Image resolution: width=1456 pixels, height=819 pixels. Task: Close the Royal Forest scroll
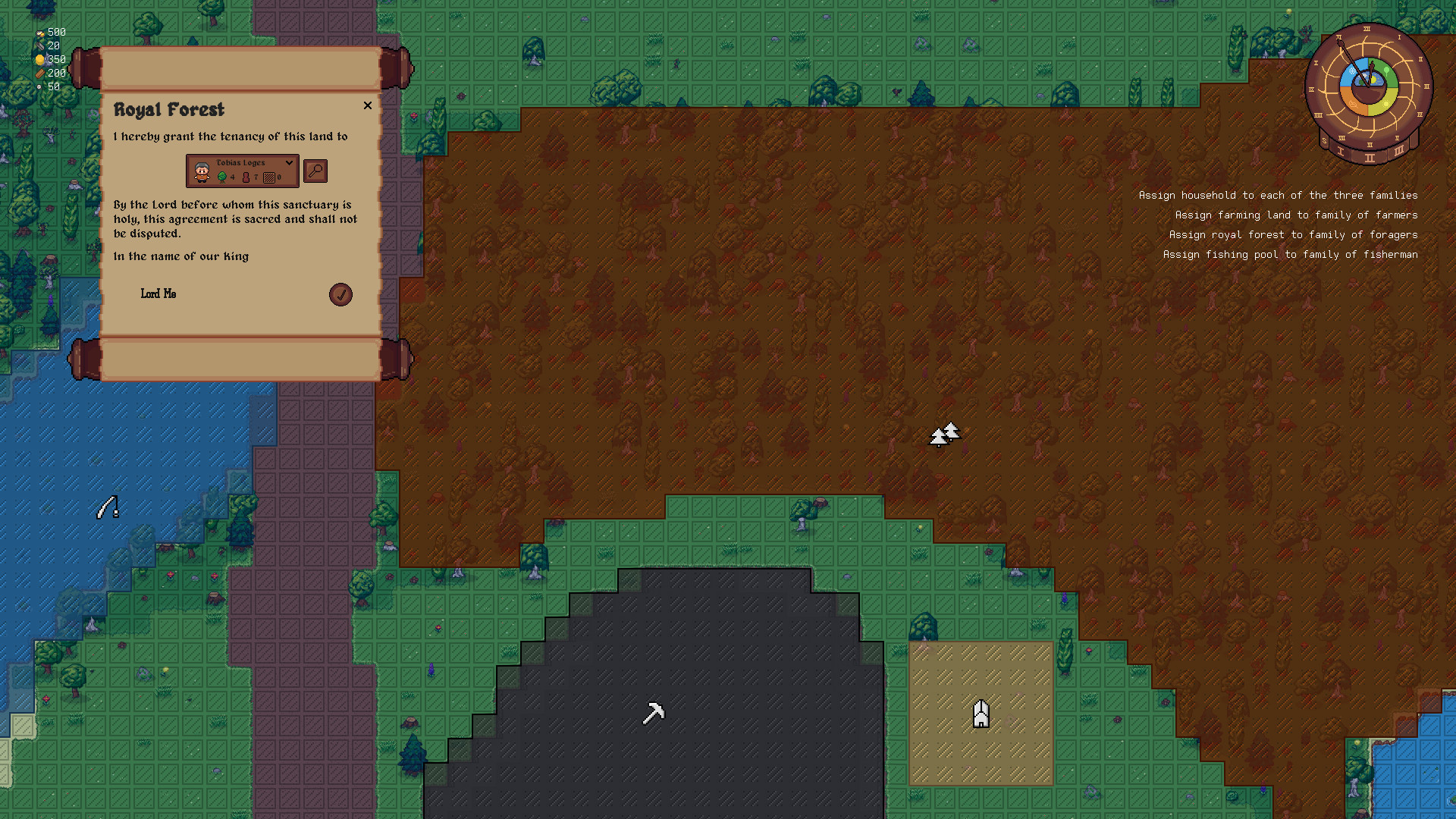point(368,105)
